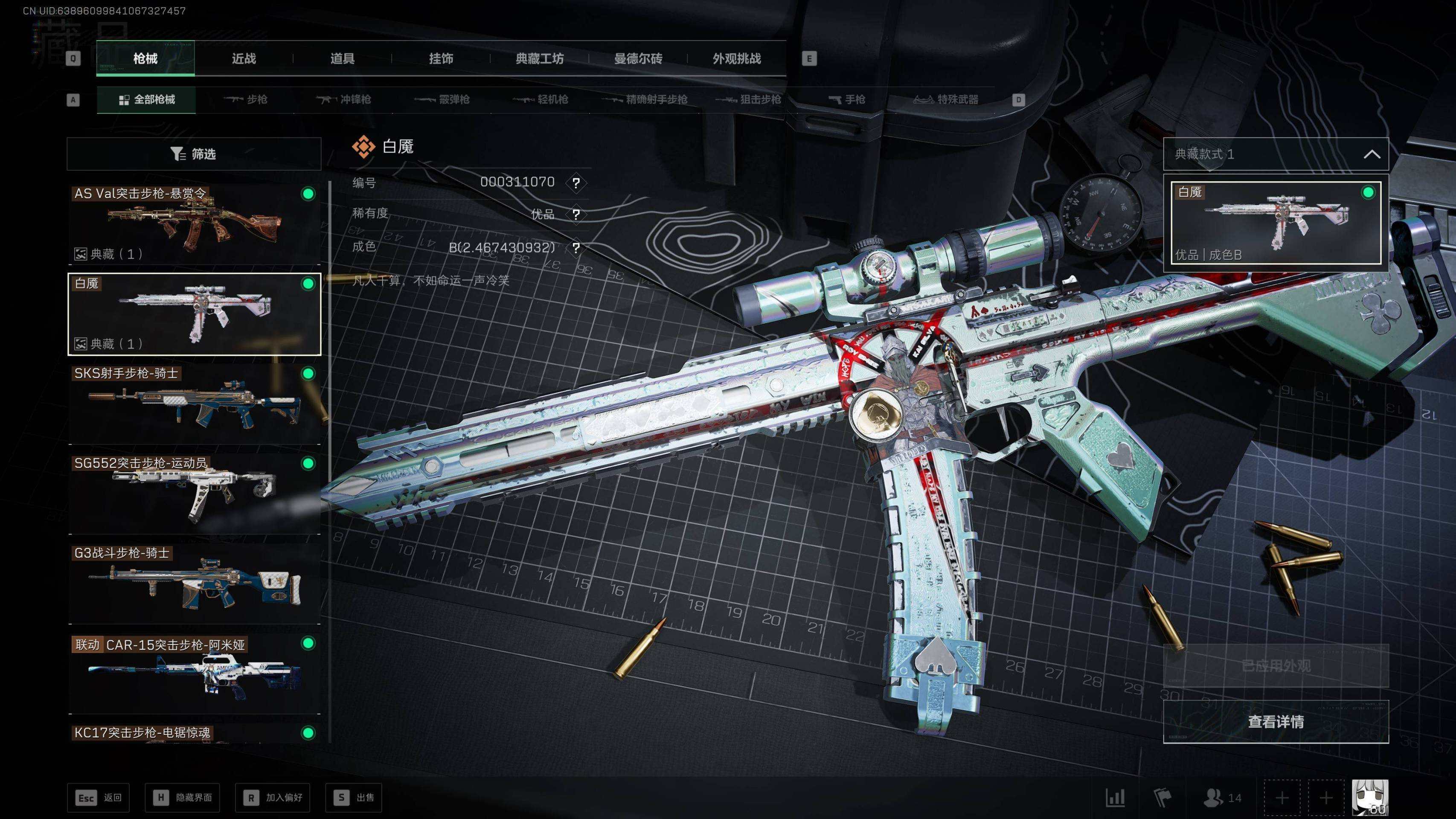Choose the CAR-15 阿米娅 collab skin
1456x819 pixels.
tap(194, 674)
